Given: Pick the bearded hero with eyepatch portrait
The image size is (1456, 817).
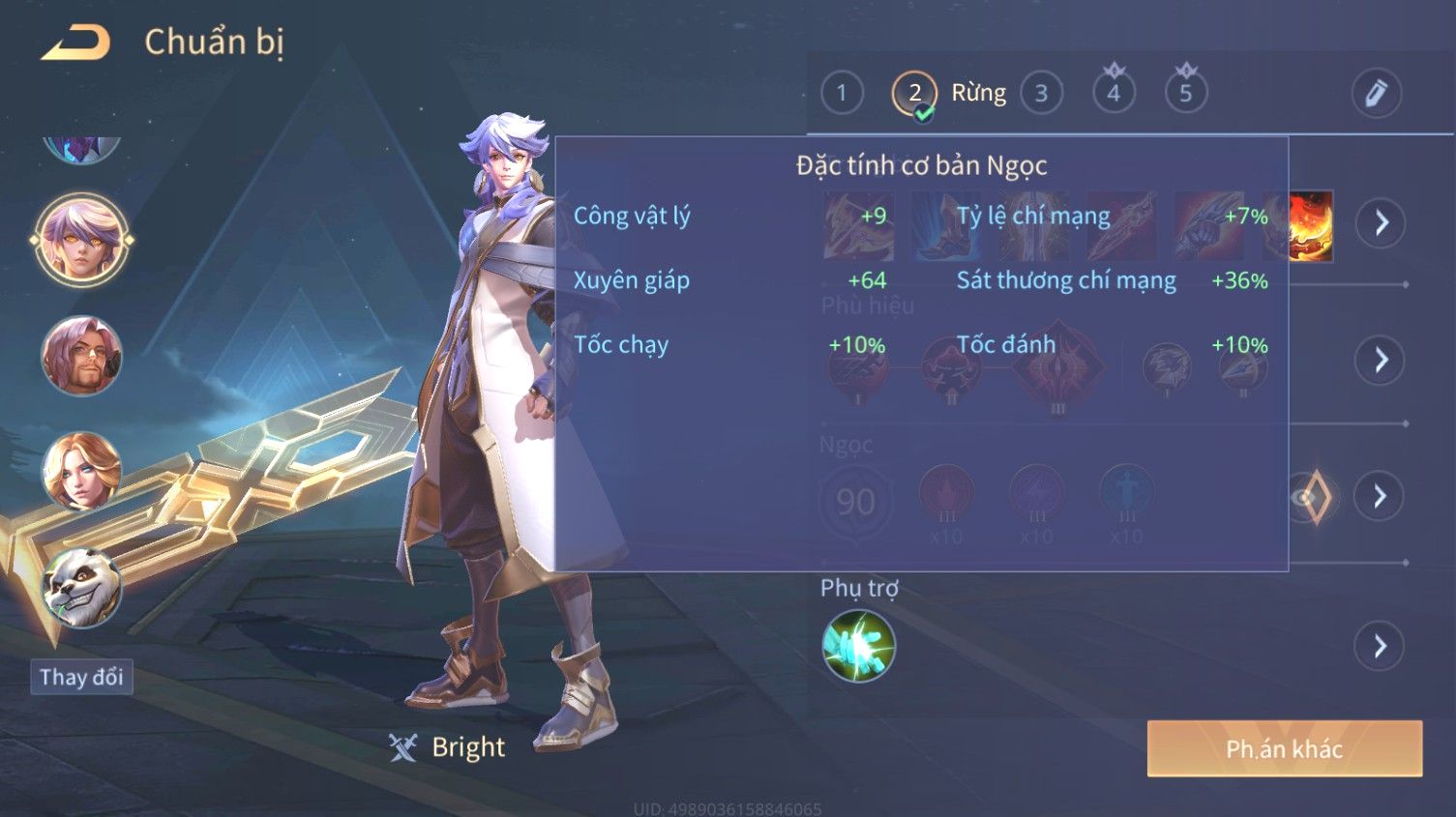Looking at the screenshot, I should (81, 355).
